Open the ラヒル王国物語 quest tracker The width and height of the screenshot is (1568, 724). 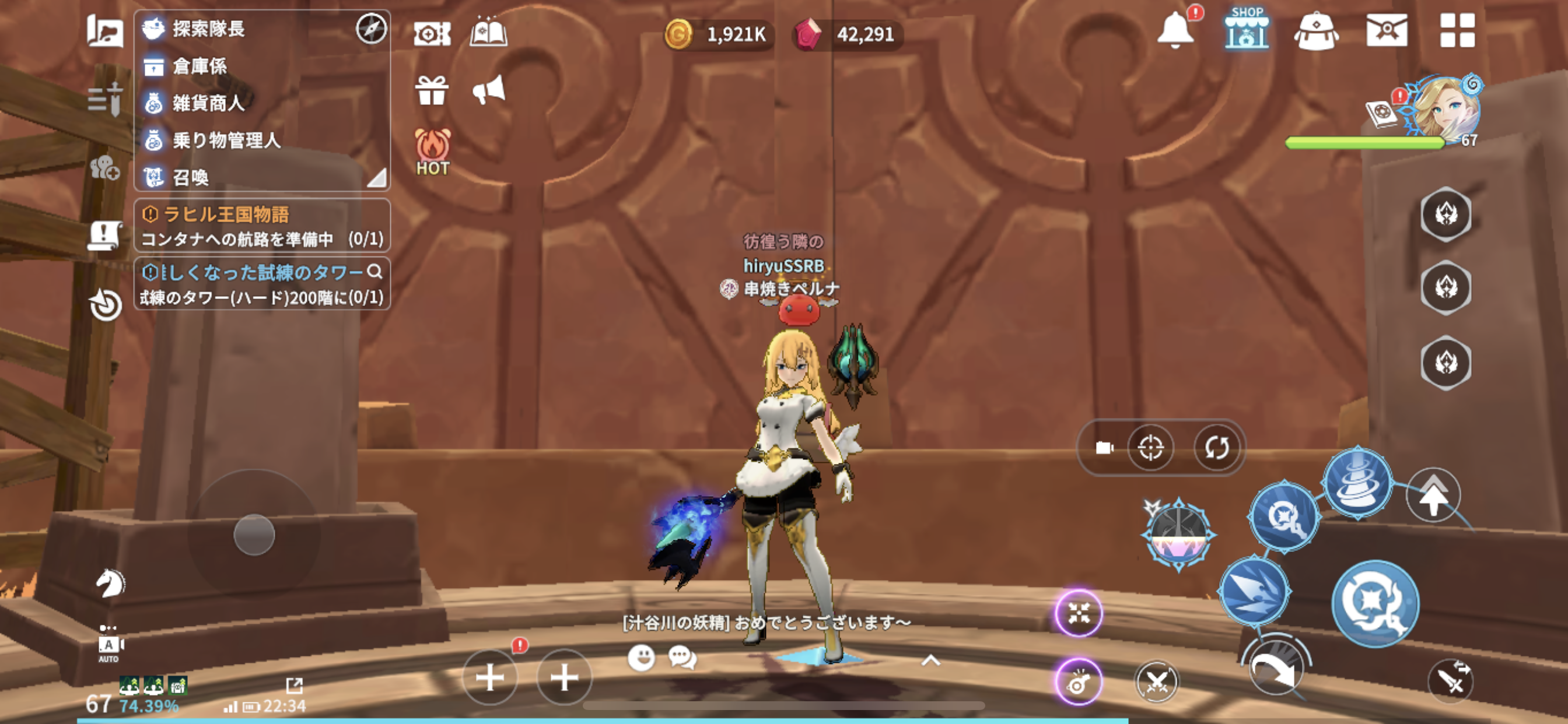coord(262,226)
